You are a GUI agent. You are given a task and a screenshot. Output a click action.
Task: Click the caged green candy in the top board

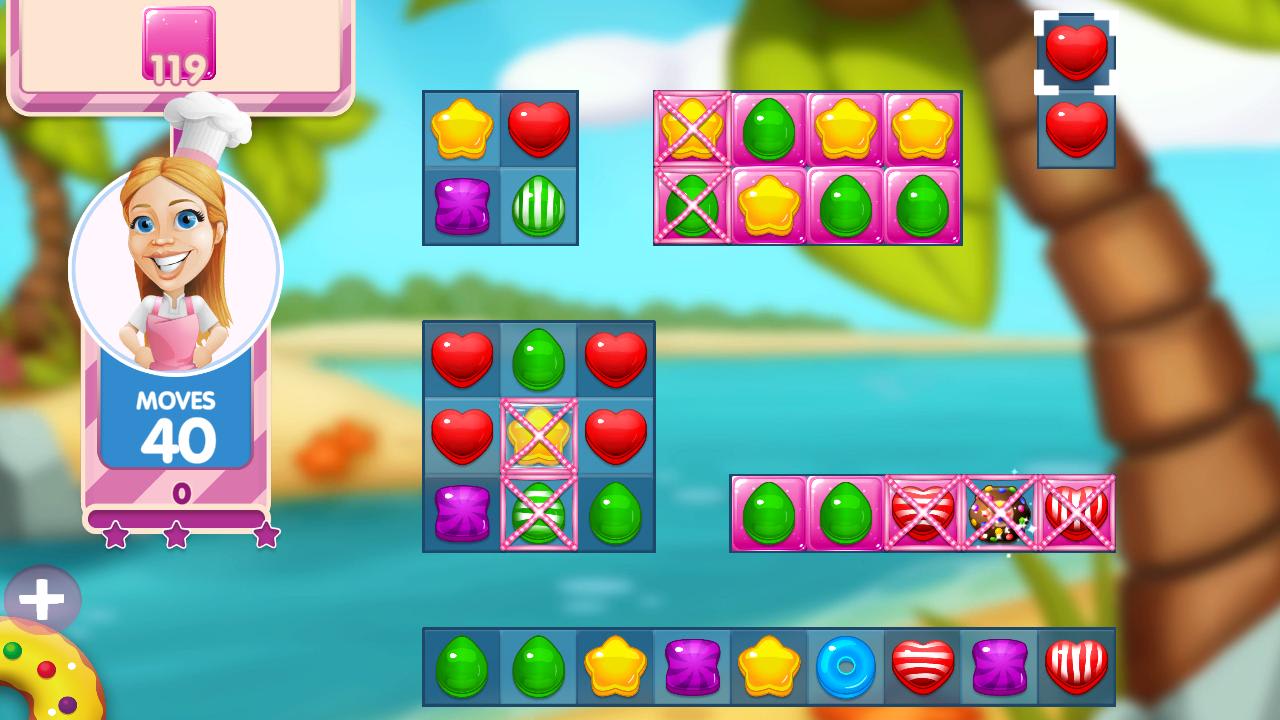tap(691, 205)
